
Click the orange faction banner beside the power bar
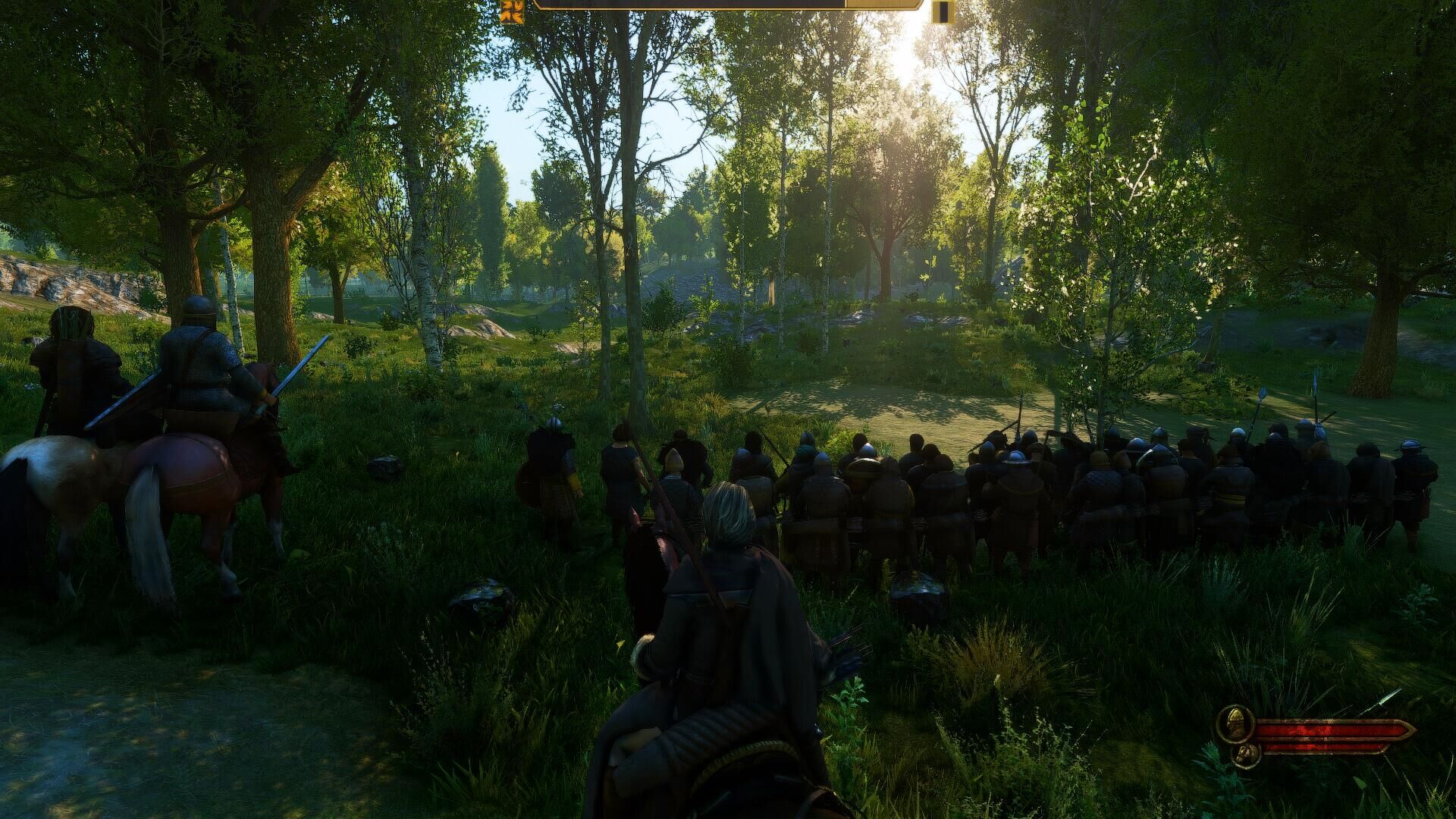(x=513, y=11)
